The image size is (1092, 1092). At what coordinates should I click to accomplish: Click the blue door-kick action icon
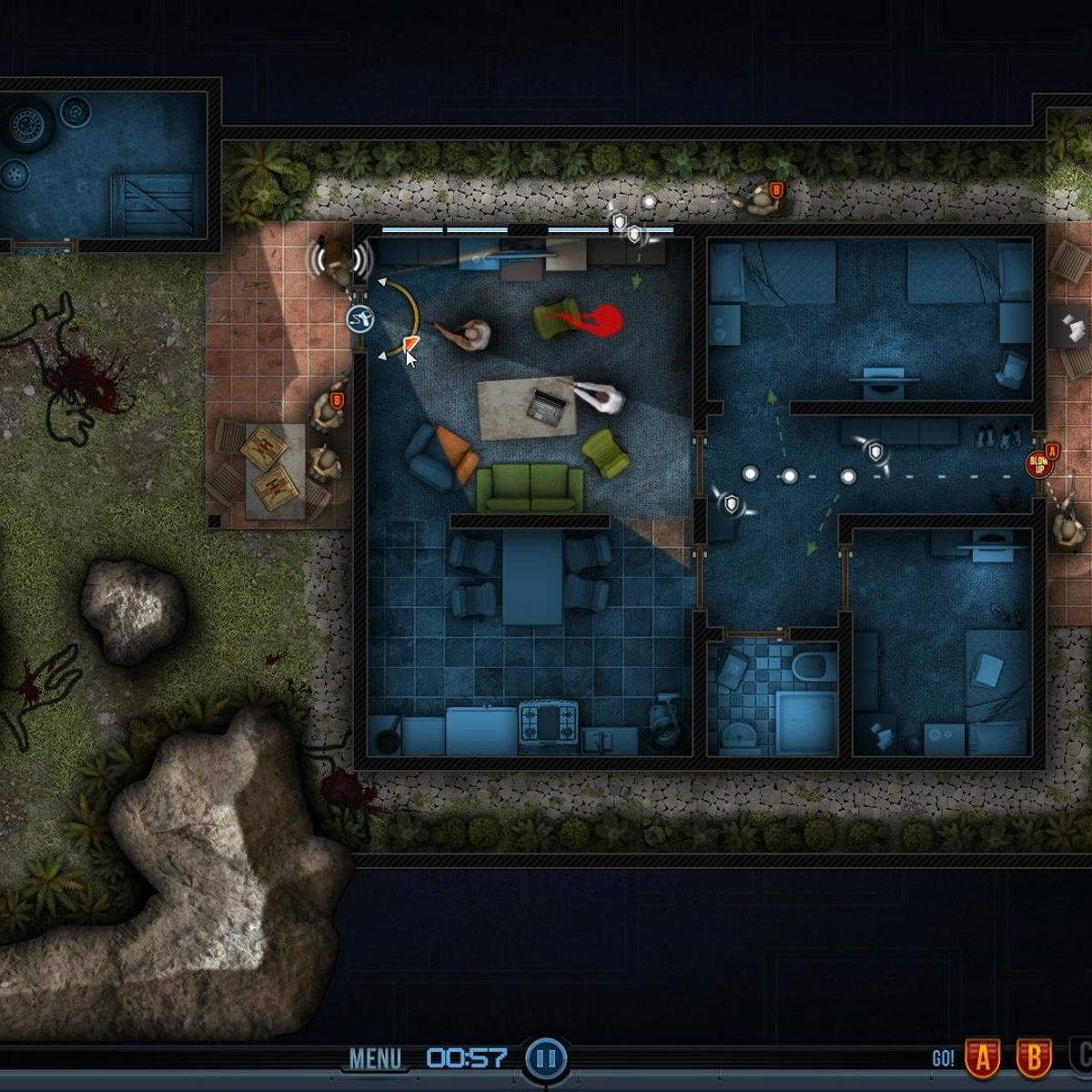pos(360,318)
